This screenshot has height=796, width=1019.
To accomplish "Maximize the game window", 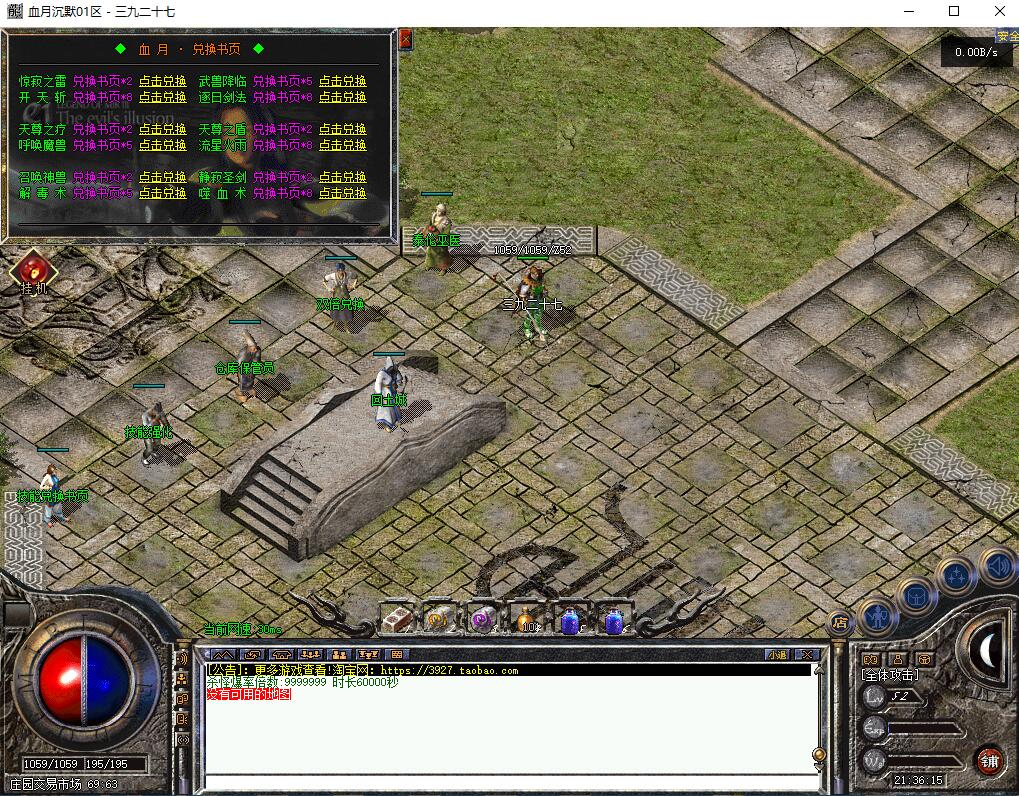I will click(x=954, y=11).
